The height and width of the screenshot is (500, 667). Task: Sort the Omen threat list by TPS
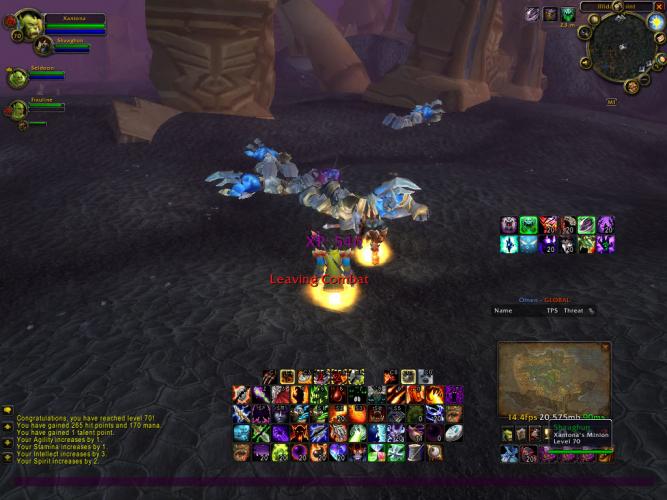pyautogui.click(x=551, y=310)
